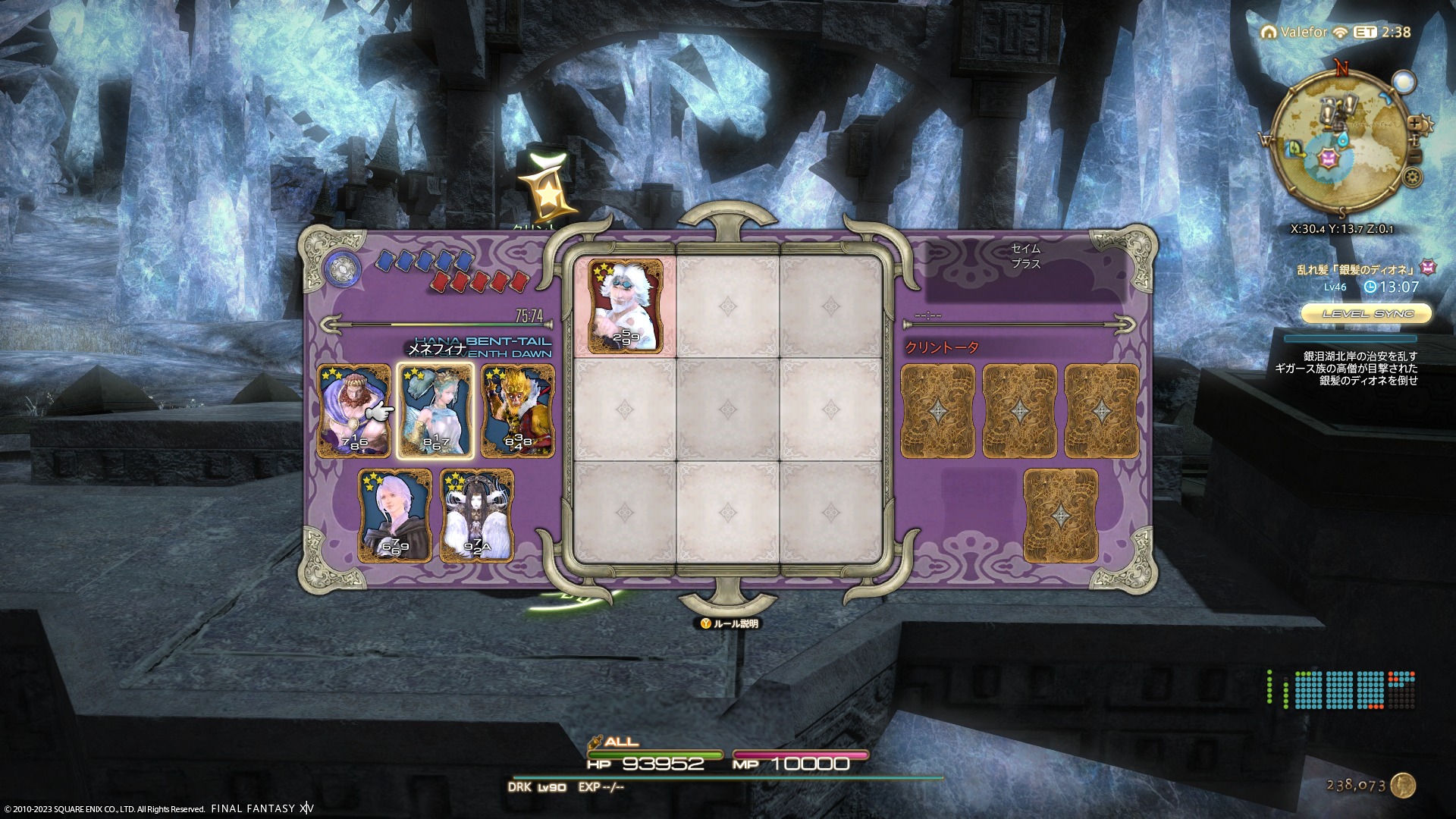Click the round emblem on the card panel
Image resolution: width=1456 pixels, height=819 pixels.
pyautogui.click(x=343, y=268)
